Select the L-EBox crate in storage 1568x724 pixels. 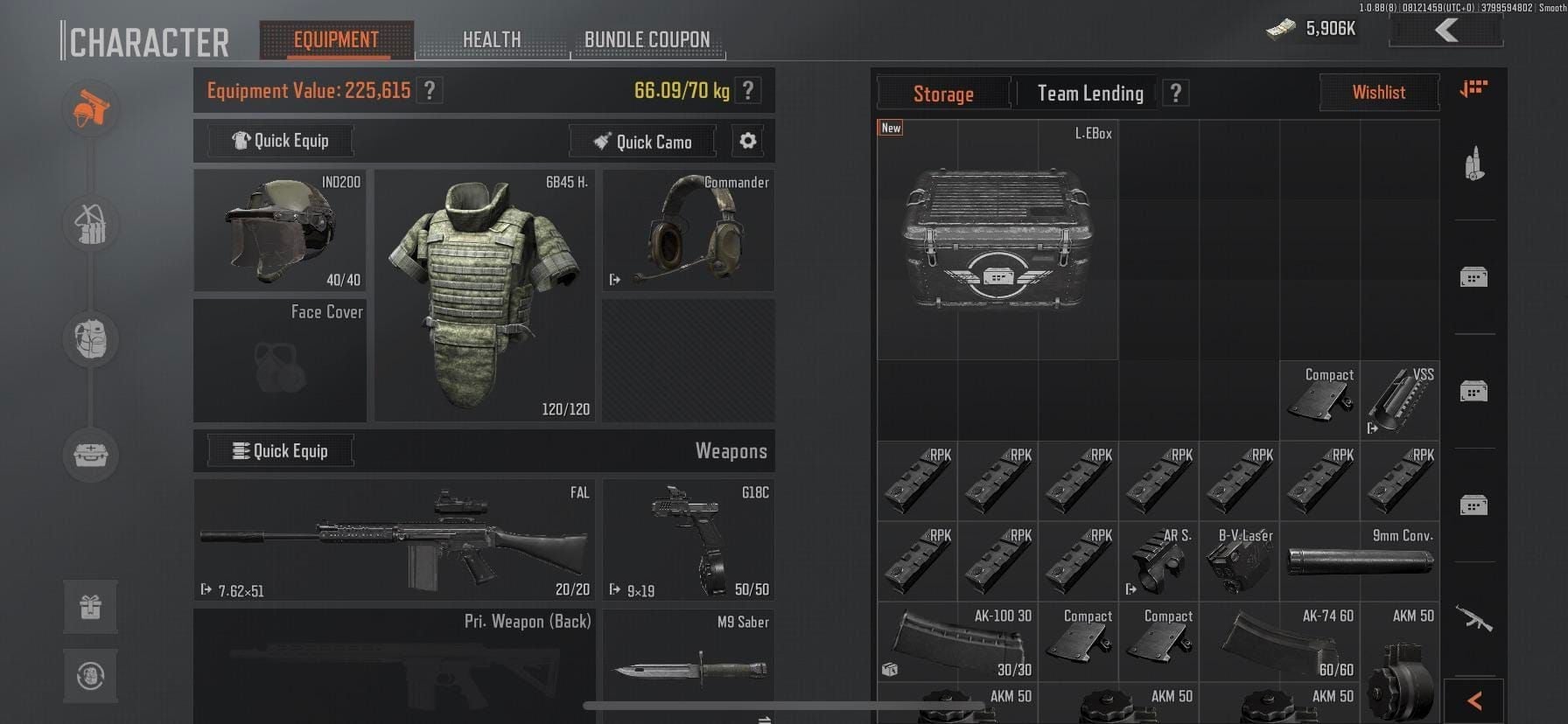pyautogui.click(x=997, y=240)
